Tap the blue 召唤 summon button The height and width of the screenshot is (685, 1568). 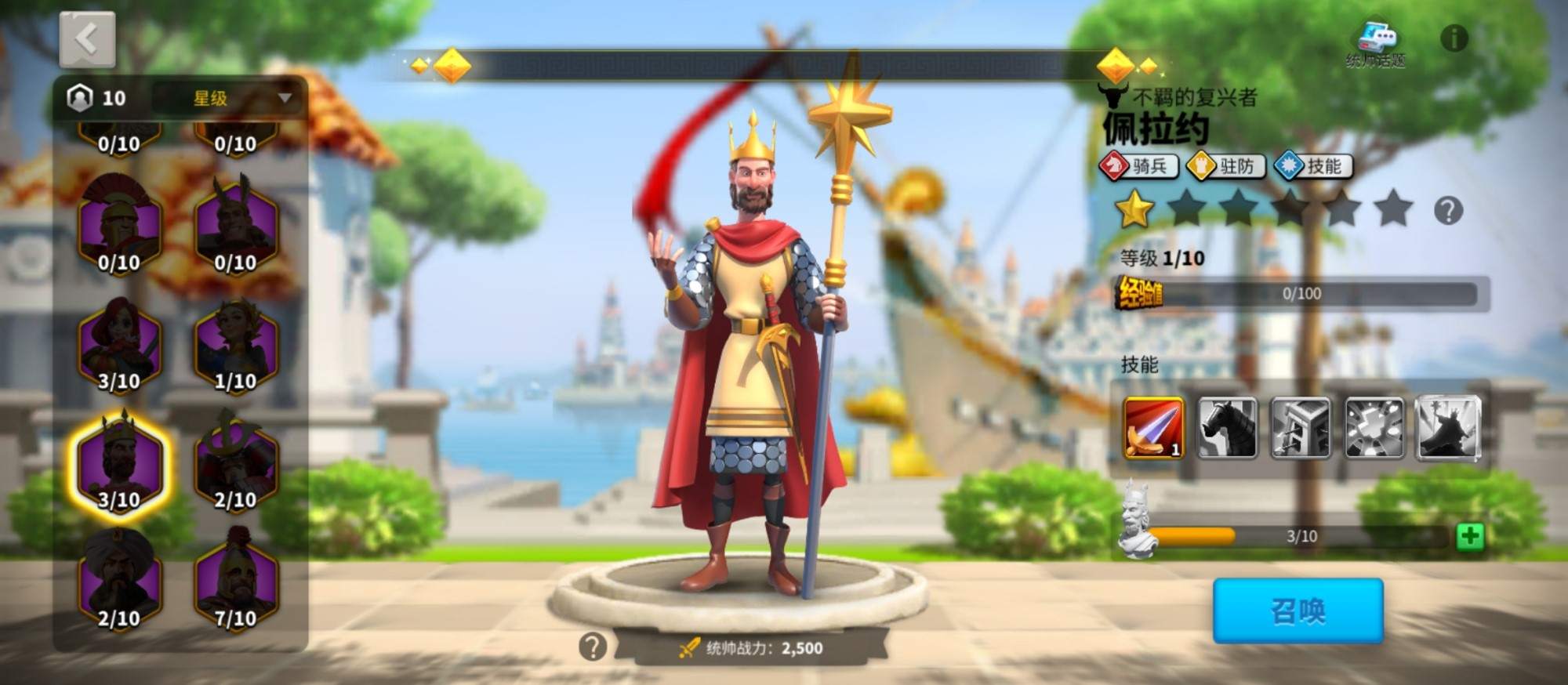click(x=1298, y=611)
